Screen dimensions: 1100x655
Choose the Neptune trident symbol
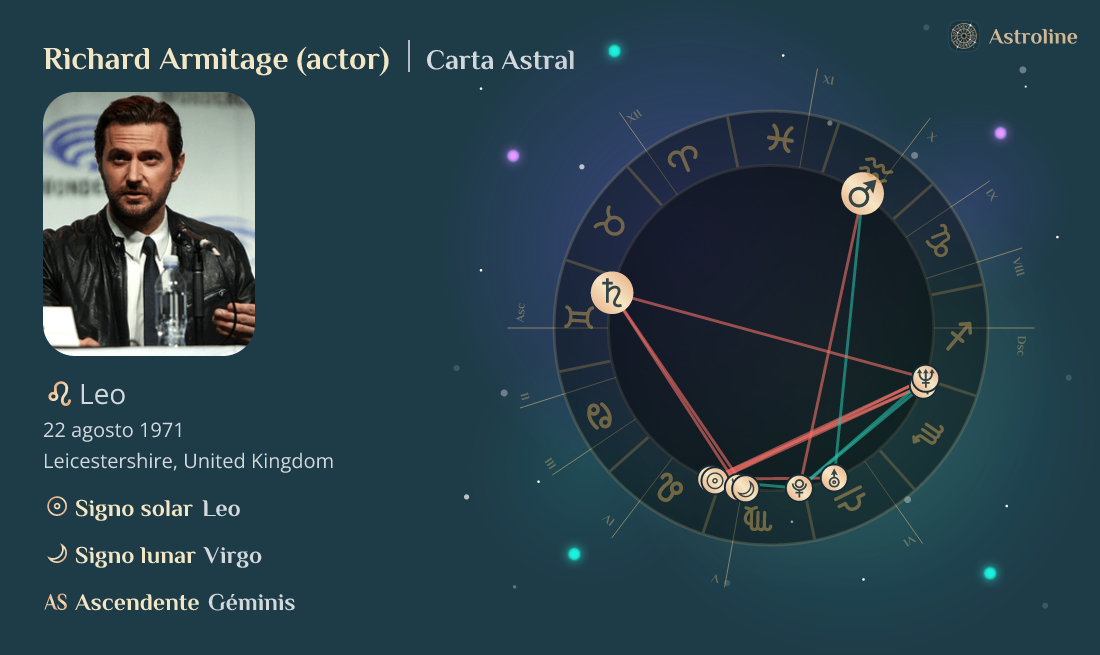coord(927,379)
